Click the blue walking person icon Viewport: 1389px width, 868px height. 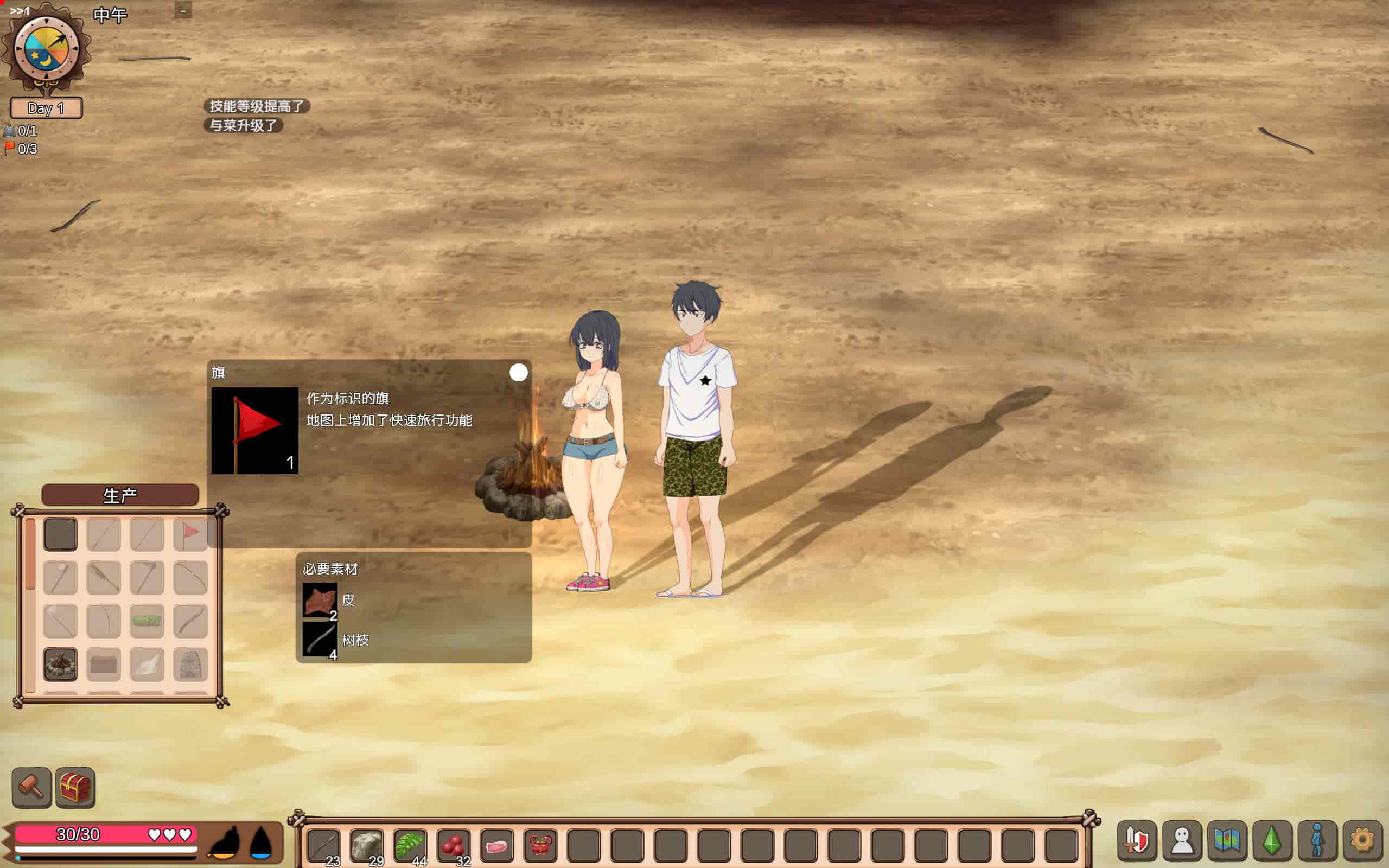click(x=1317, y=840)
